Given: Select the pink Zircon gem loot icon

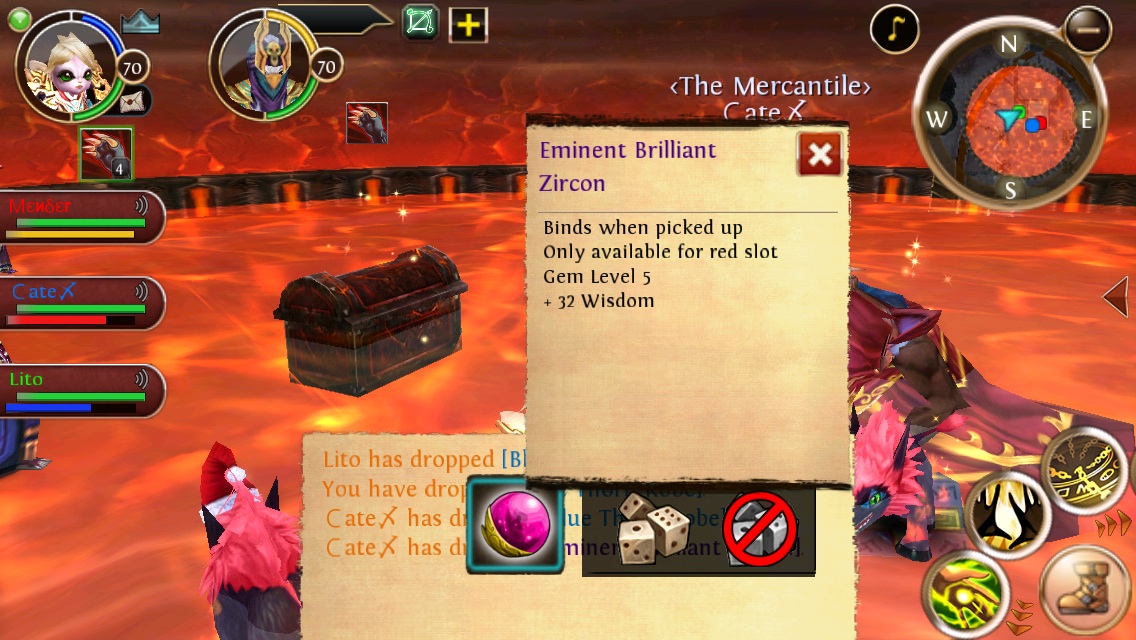Looking at the screenshot, I should pyautogui.click(x=515, y=525).
